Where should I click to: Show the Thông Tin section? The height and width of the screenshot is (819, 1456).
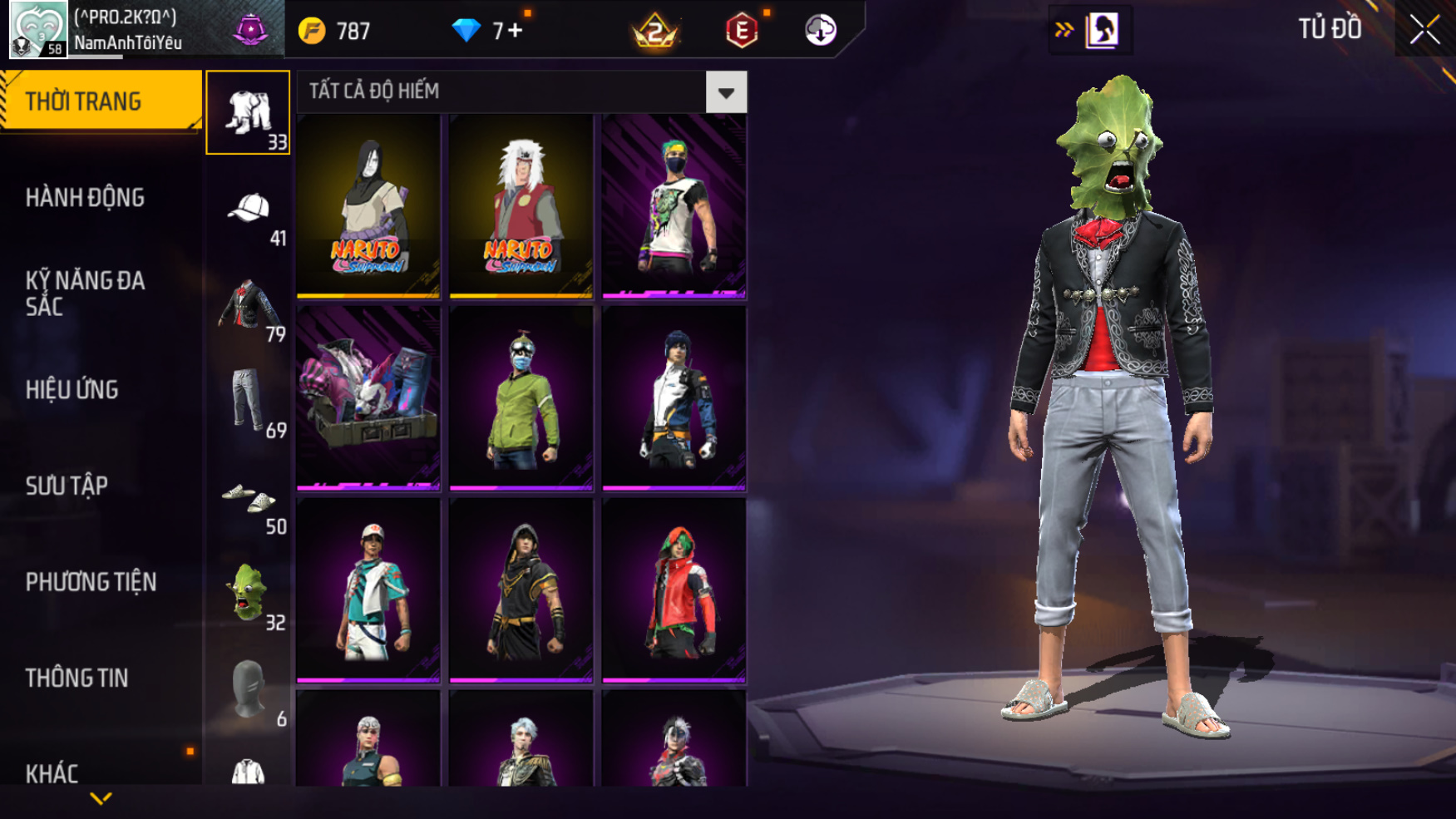coord(77,678)
